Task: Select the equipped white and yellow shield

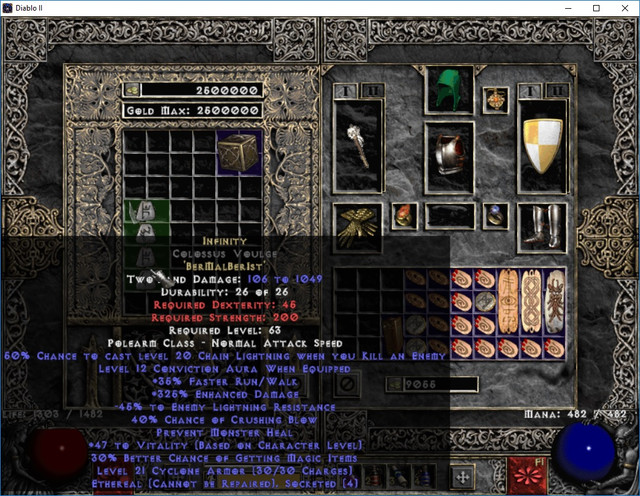Action: coord(541,146)
